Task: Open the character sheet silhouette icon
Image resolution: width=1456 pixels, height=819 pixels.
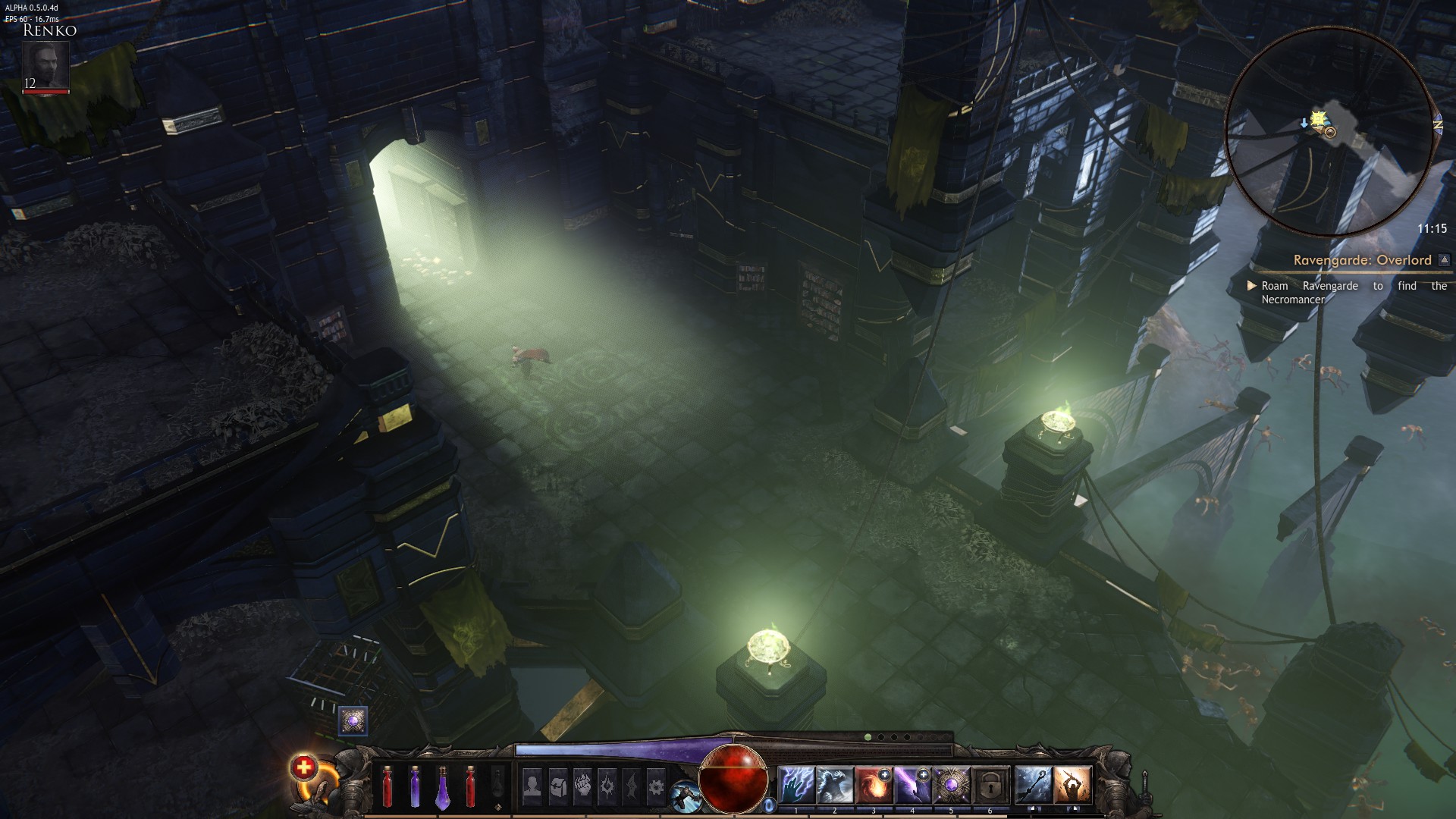Action: coord(532,786)
